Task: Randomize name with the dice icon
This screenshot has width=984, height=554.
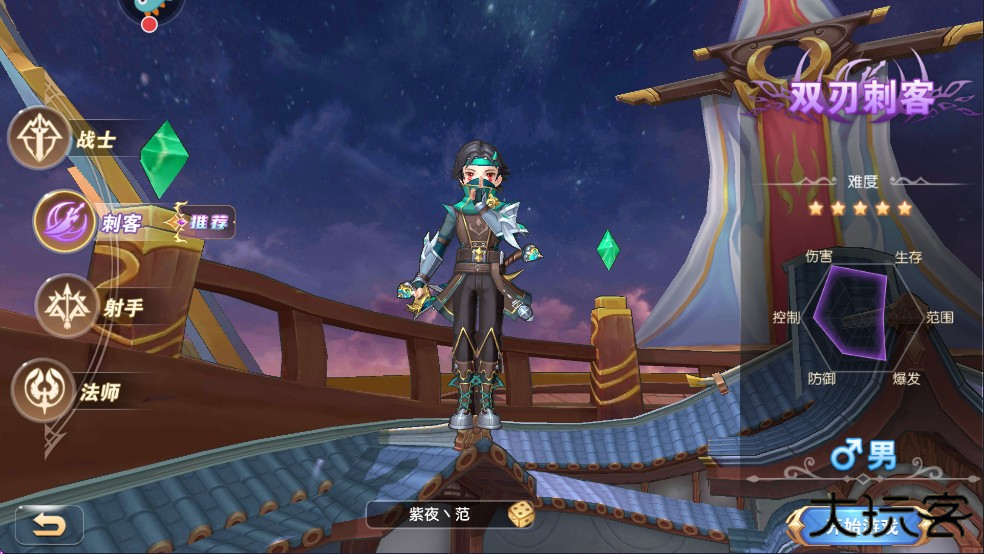Action: point(520,515)
